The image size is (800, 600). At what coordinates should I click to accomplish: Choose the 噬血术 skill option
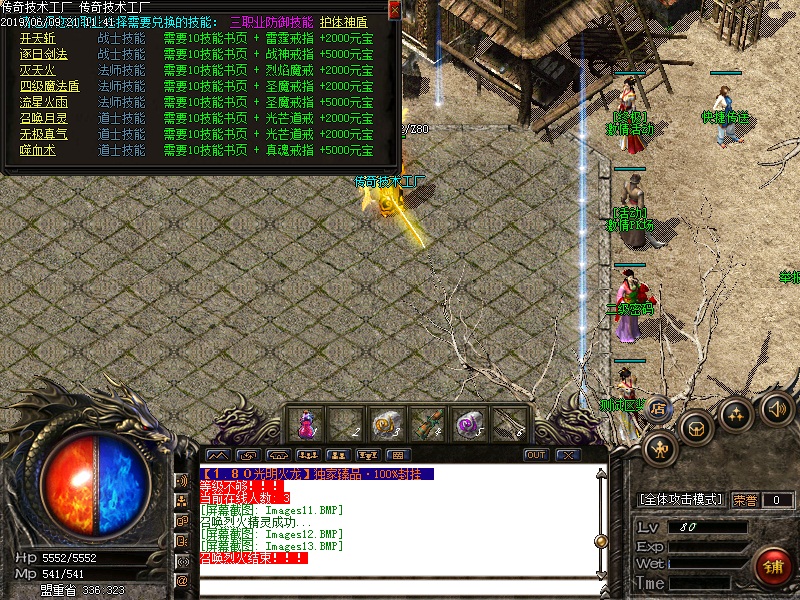point(37,150)
